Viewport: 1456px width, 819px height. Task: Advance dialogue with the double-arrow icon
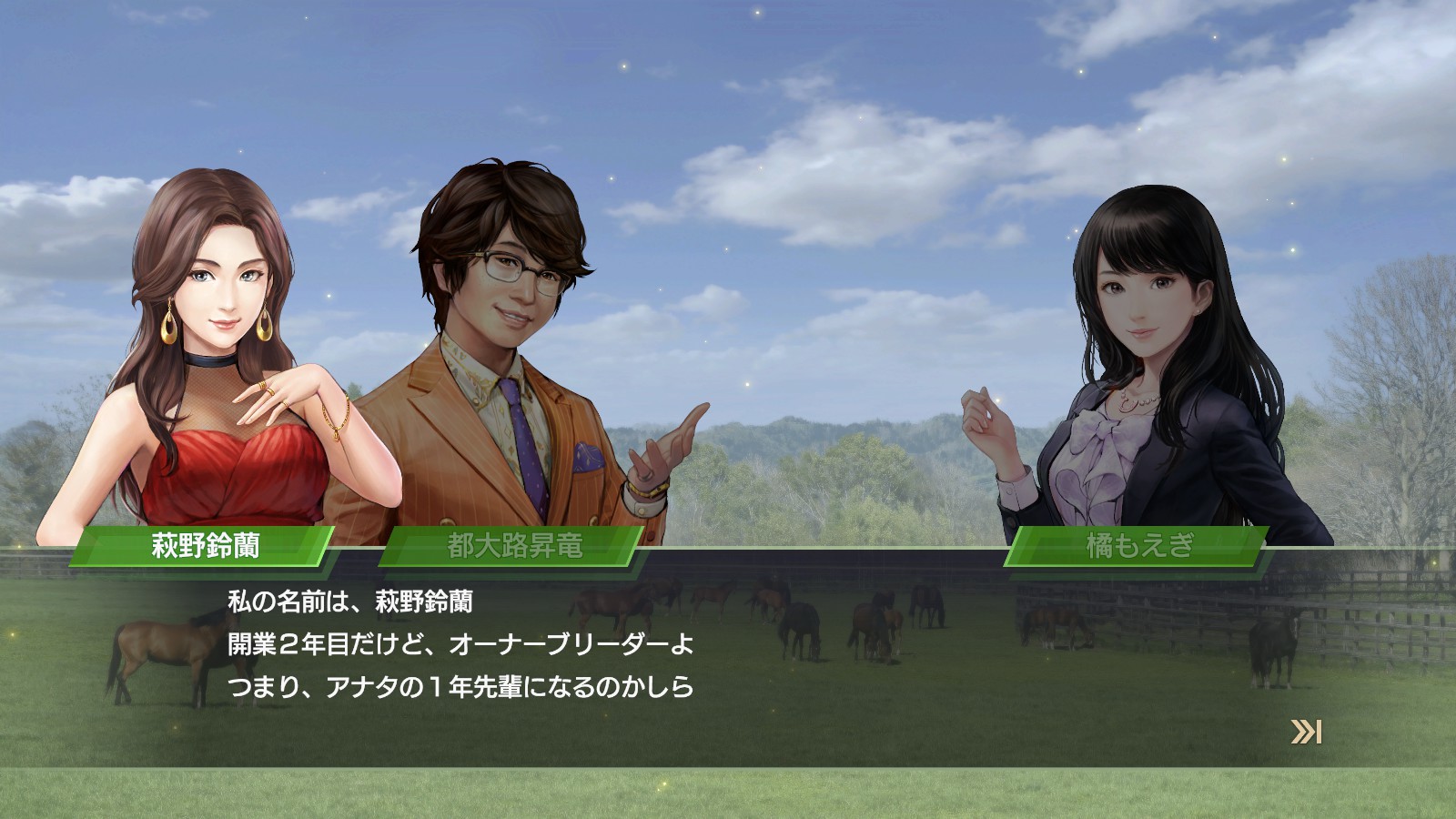1306,732
